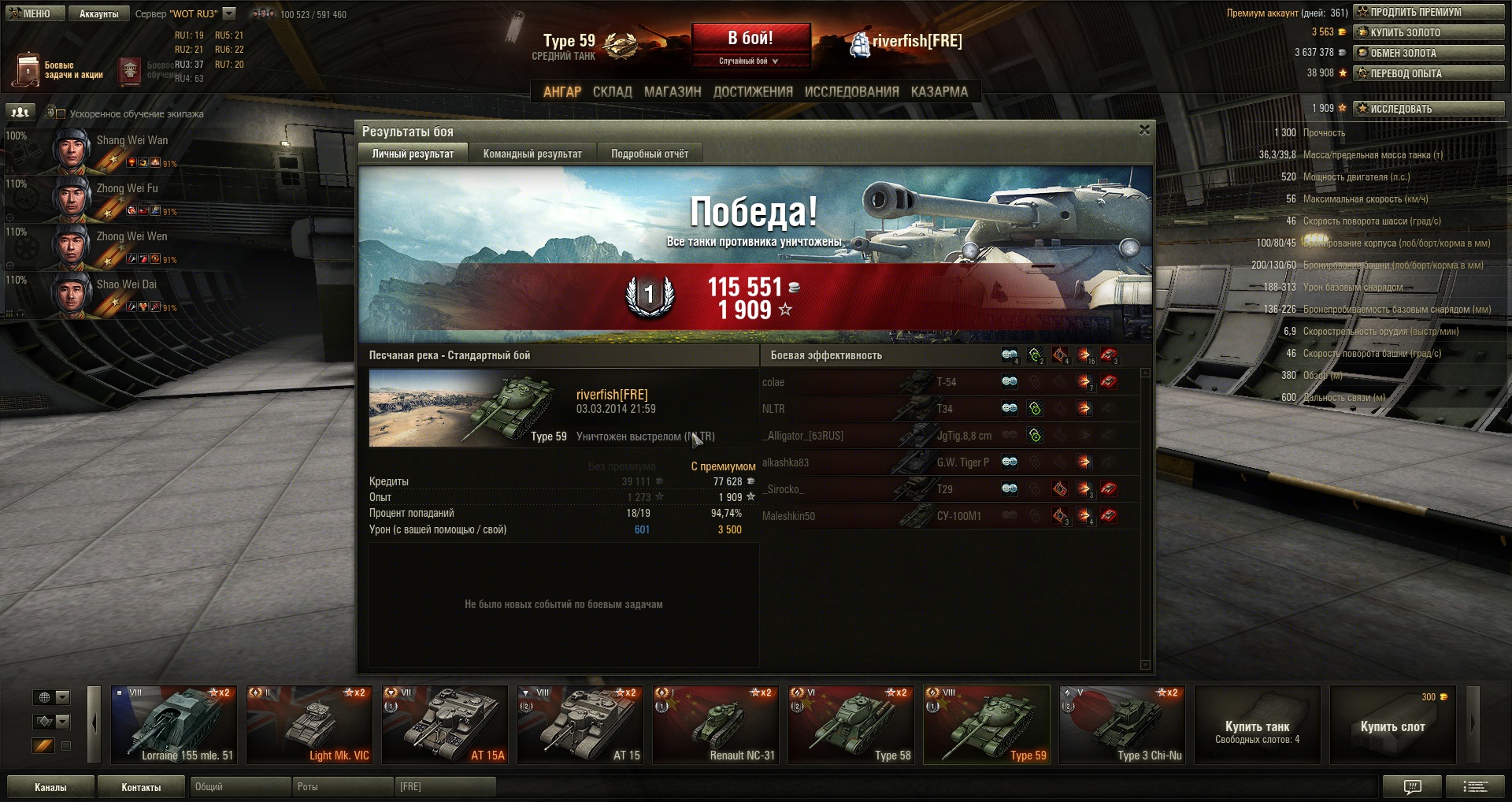Toggle the Ускоренное обучение экипажа checkbox

pyautogui.click(x=61, y=114)
